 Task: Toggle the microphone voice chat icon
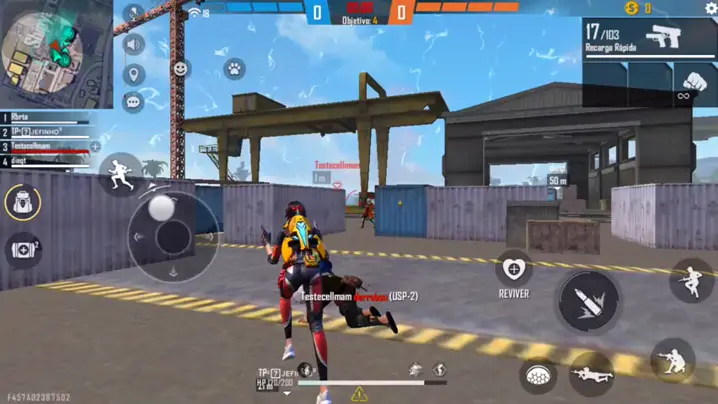pos(133,14)
